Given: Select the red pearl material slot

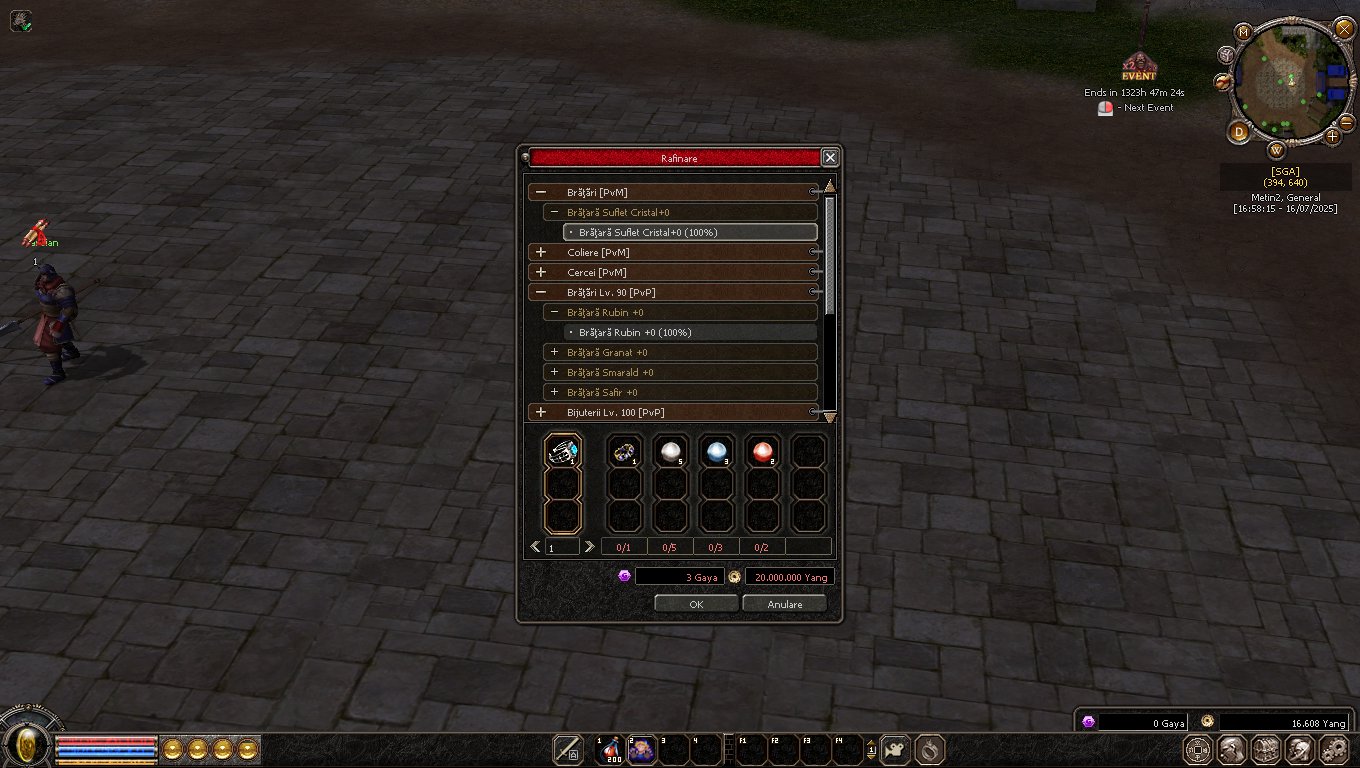Looking at the screenshot, I should point(762,452).
